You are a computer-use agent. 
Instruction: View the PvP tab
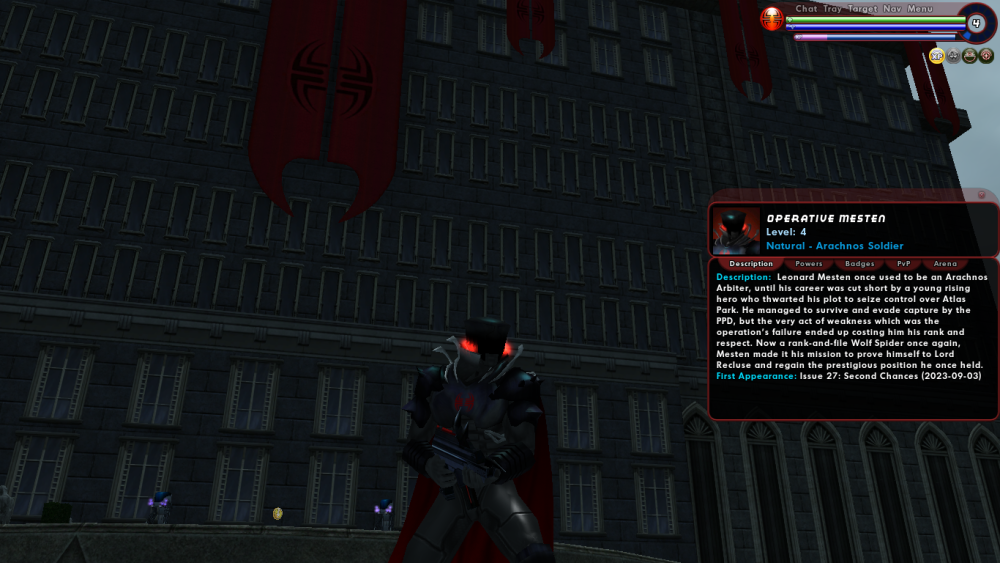[903, 264]
